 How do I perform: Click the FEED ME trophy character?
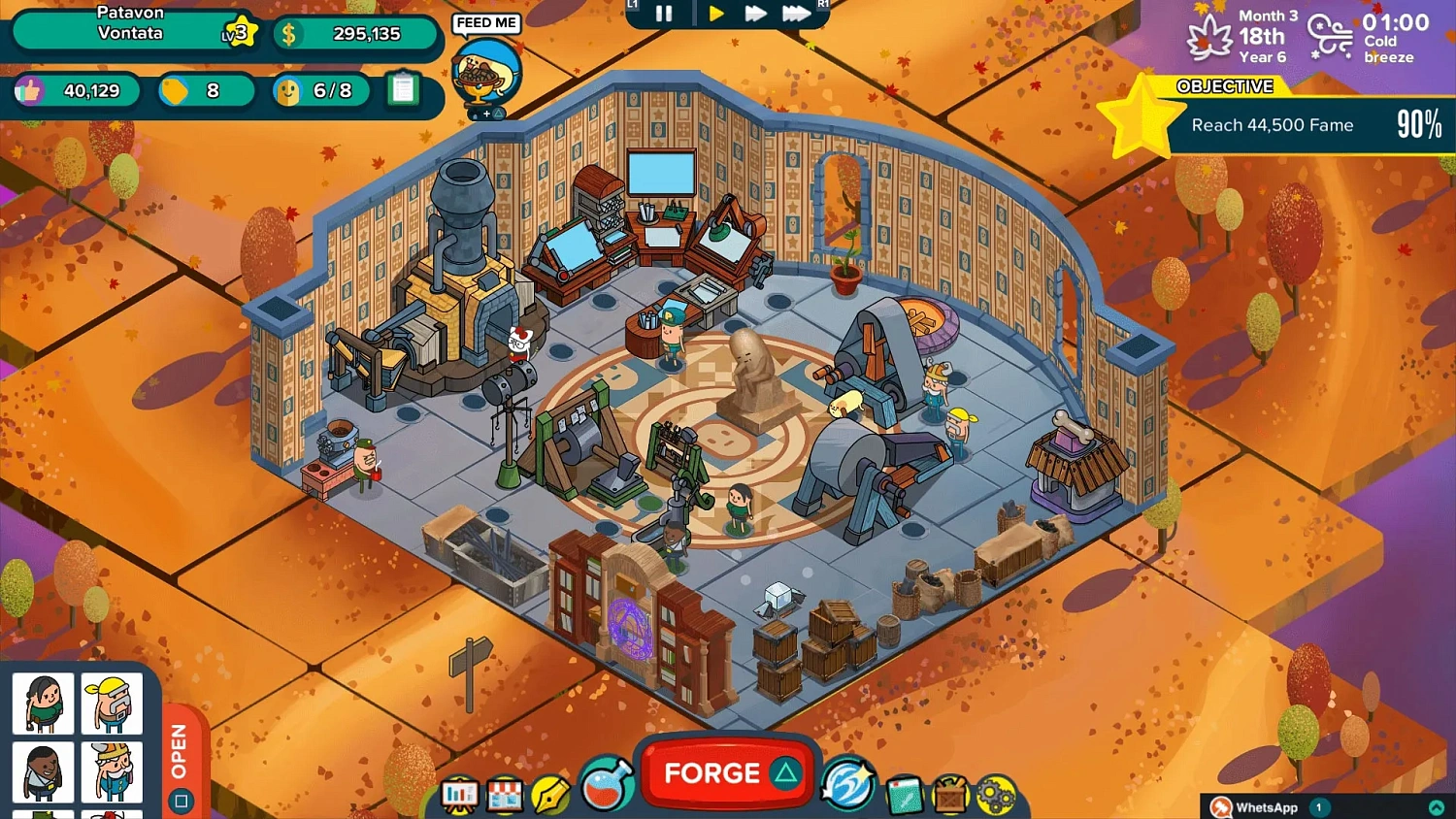[x=485, y=73]
